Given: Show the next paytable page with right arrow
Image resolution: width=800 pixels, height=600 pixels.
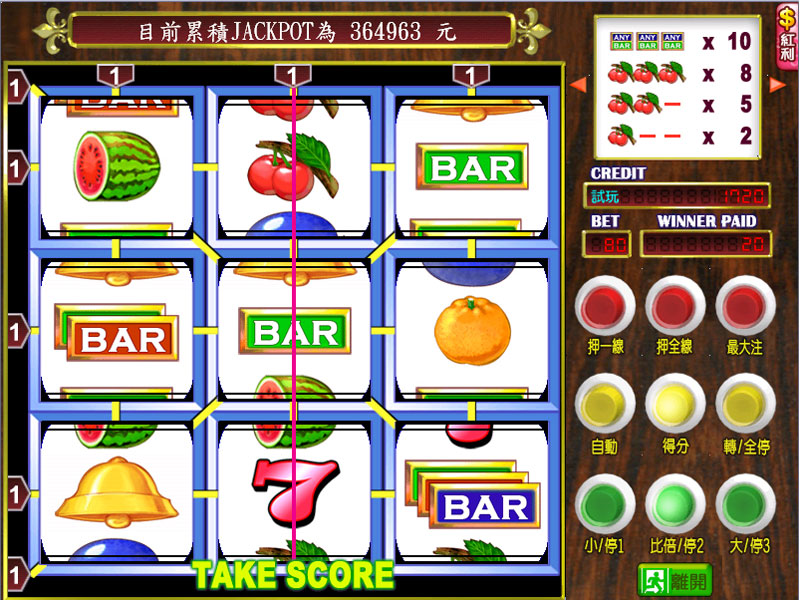Looking at the screenshot, I should [776, 84].
